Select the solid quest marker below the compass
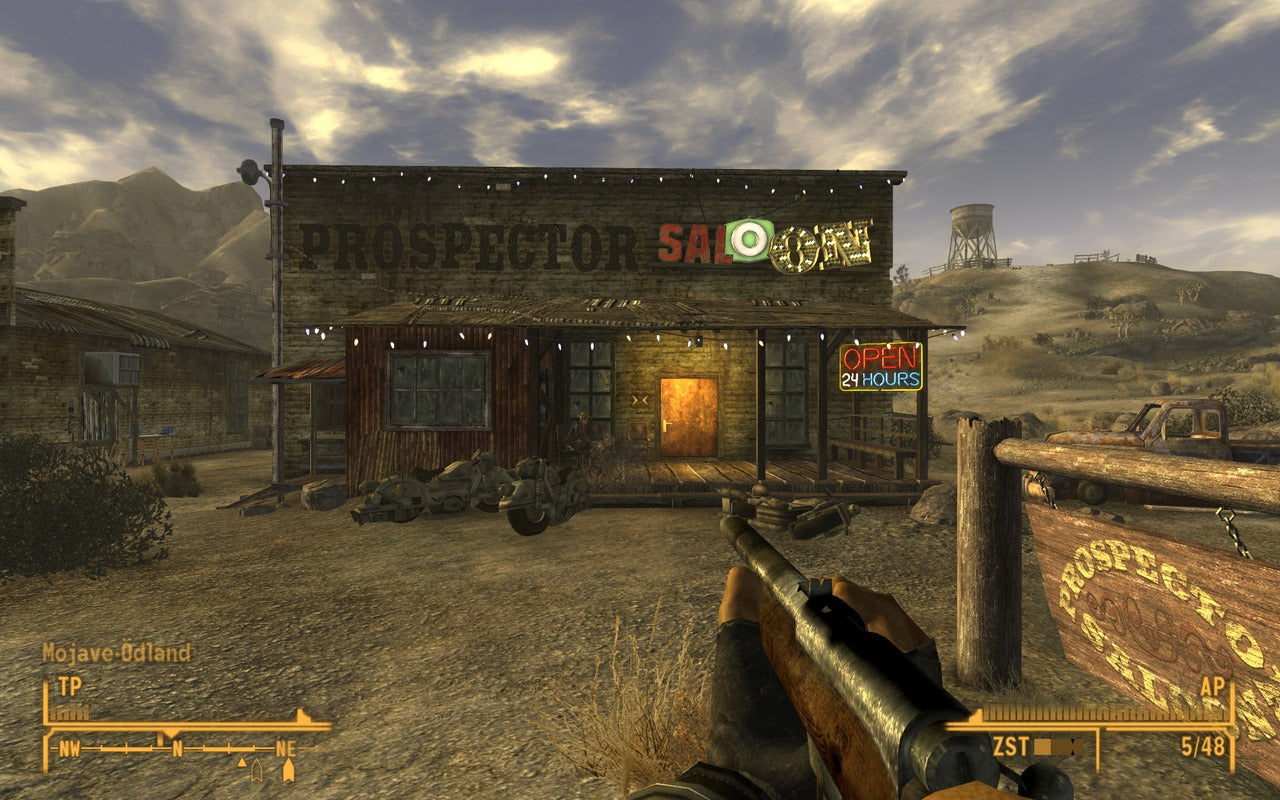Image resolution: width=1280 pixels, height=800 pixels. 289,770
